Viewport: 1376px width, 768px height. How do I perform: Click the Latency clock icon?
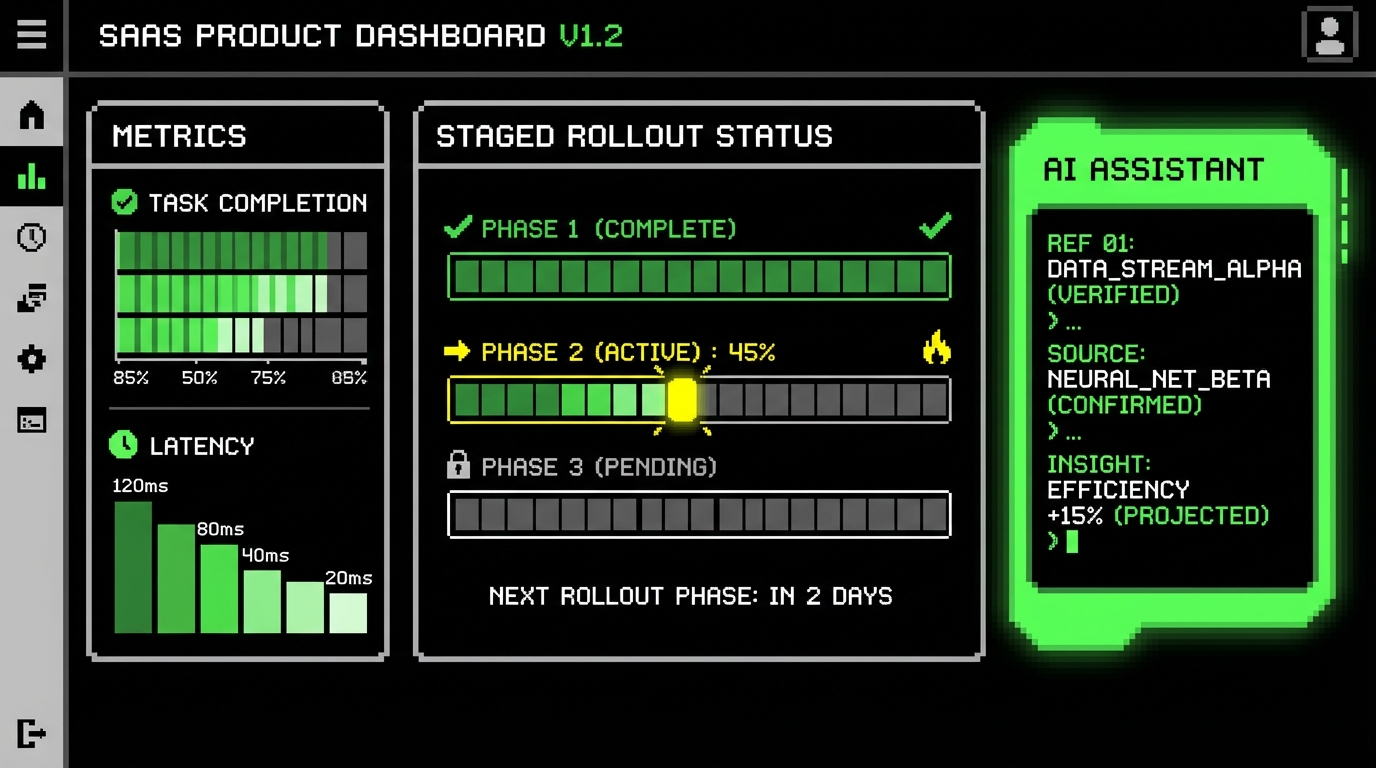[x=123, y=445]
